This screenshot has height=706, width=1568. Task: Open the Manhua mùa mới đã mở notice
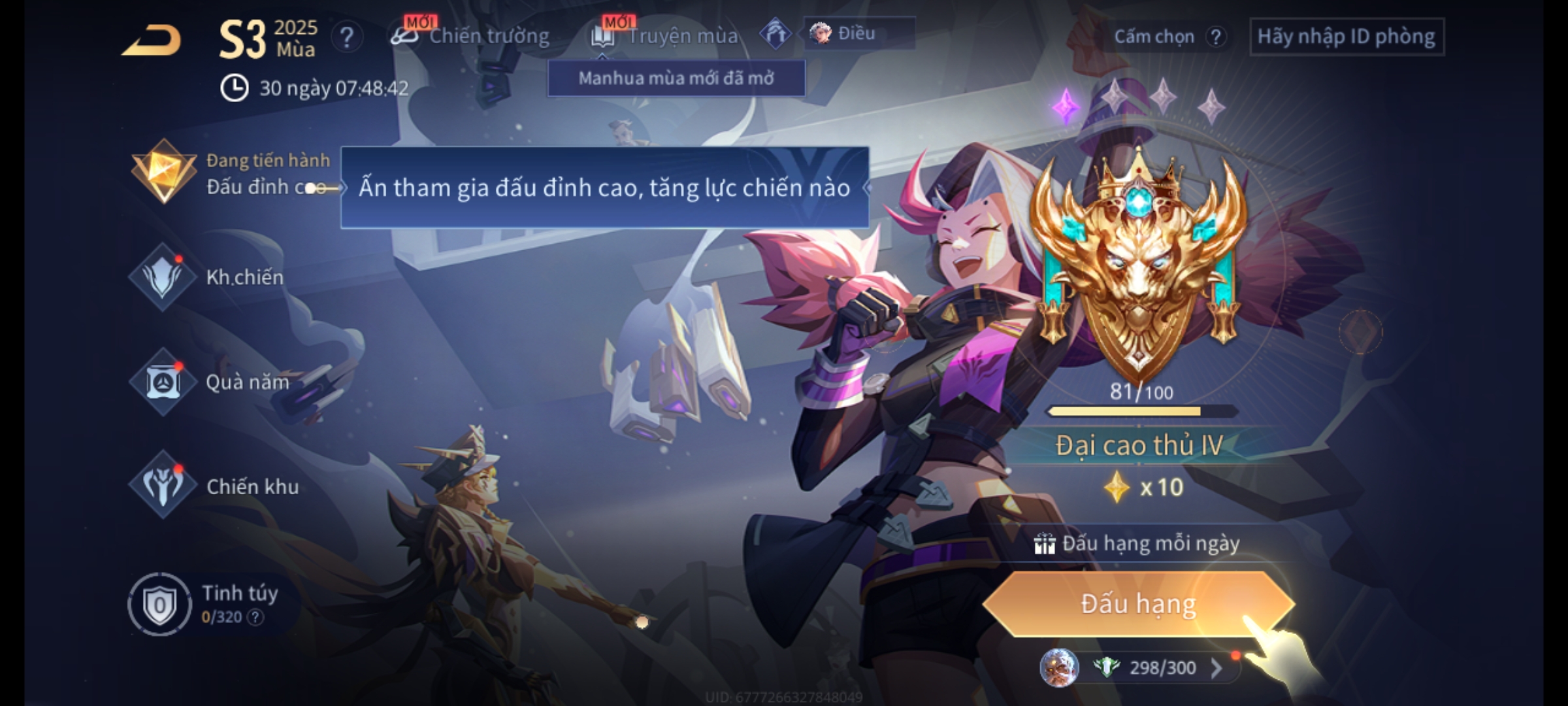(676, 78)
